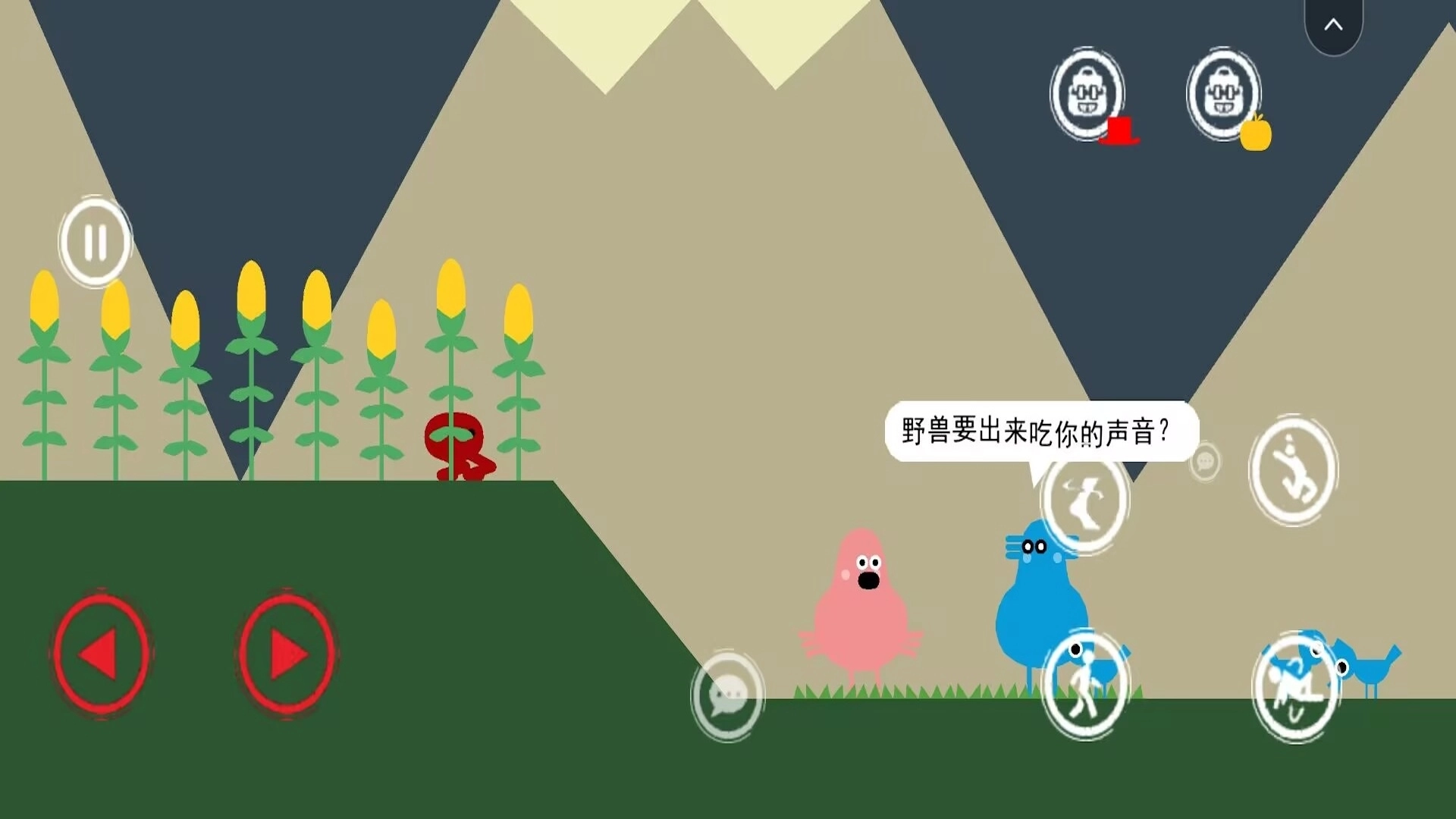Toggle pause with the pause button

[x=95, y=241]
